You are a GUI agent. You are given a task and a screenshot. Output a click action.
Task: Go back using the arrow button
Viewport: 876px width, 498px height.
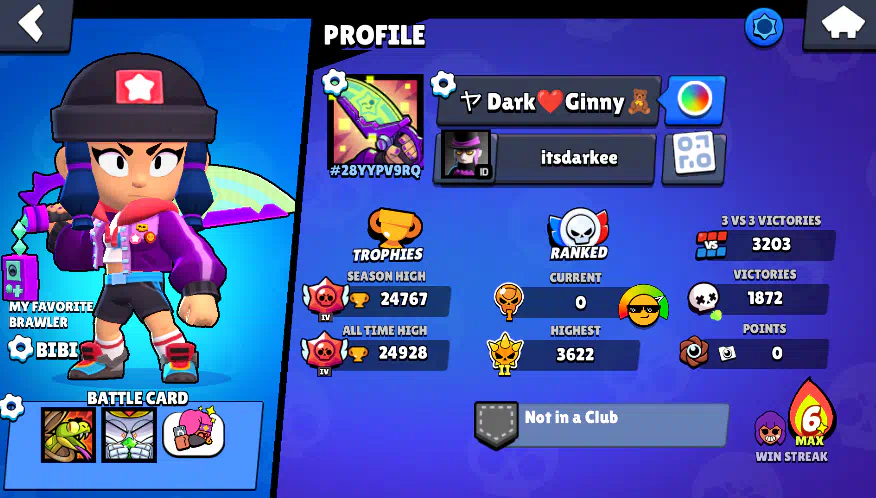click(x=33, y=23)
